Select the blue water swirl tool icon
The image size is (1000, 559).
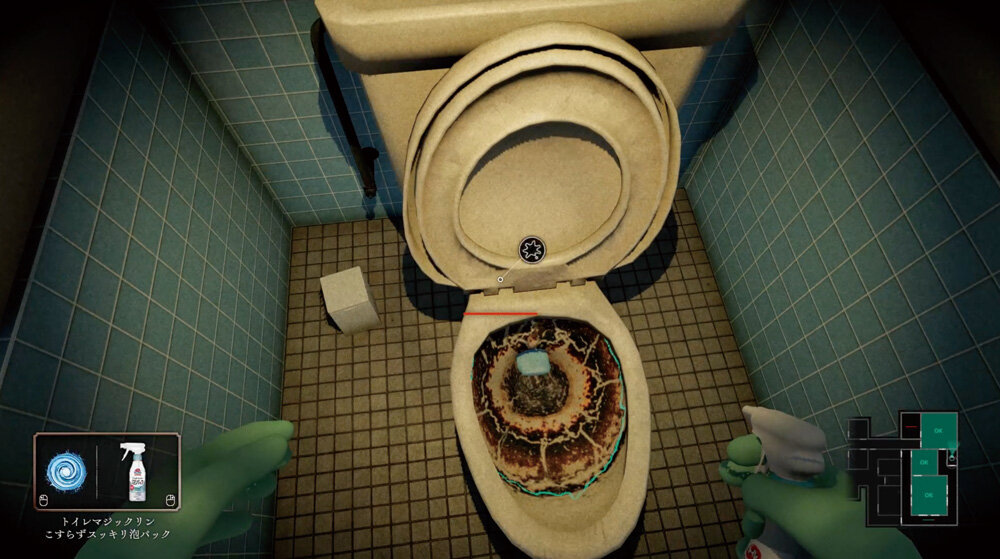(67, 472)
